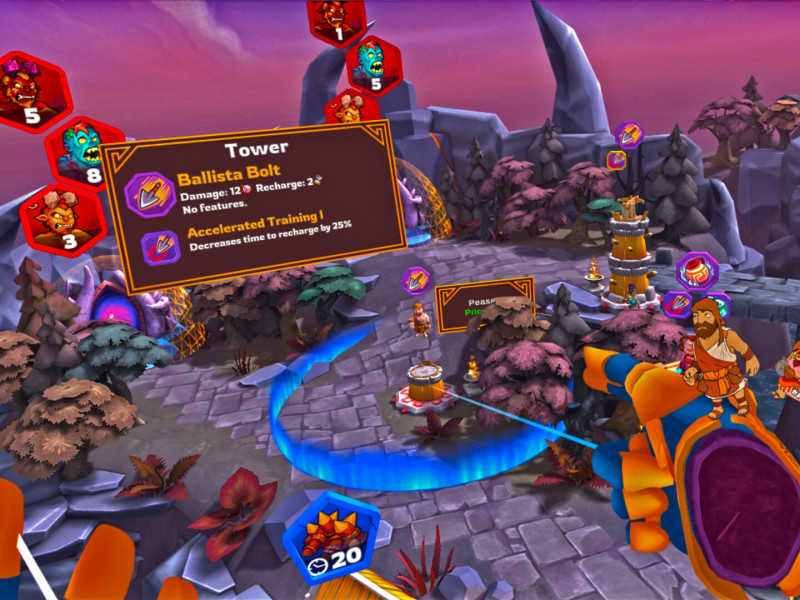Select the red jar ability icon

click(696, 271)
